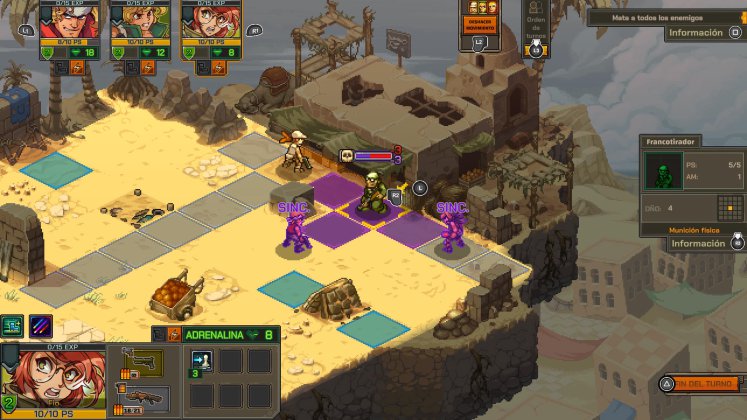The image size is (747, 420).
Task: Open Flo's large portrait panel
Action: [48, 380]
